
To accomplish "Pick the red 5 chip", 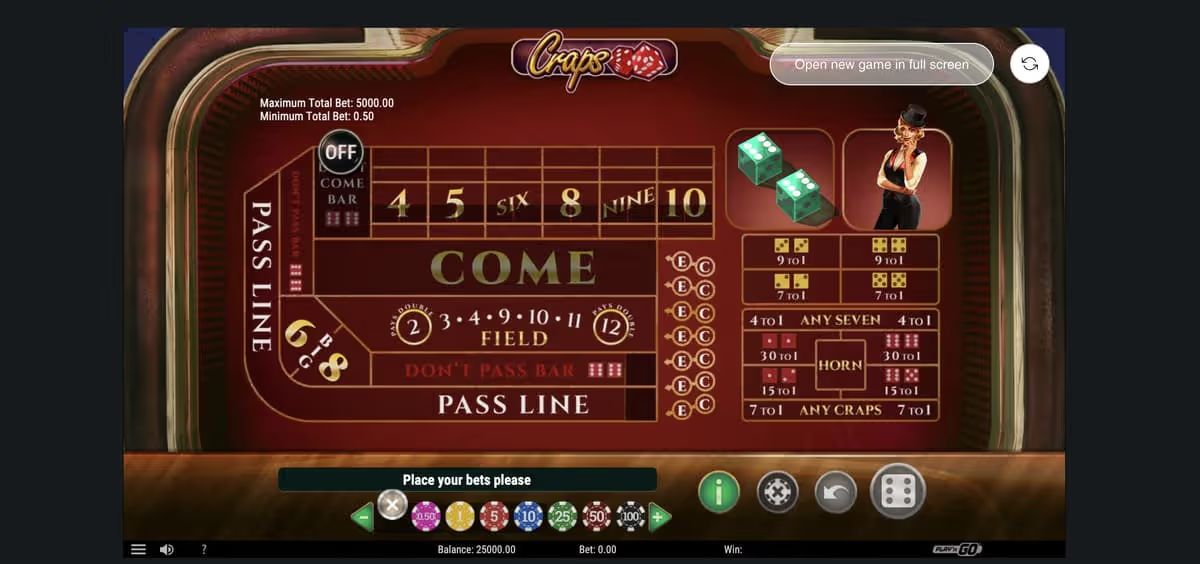I will click(x=494, y=516).
